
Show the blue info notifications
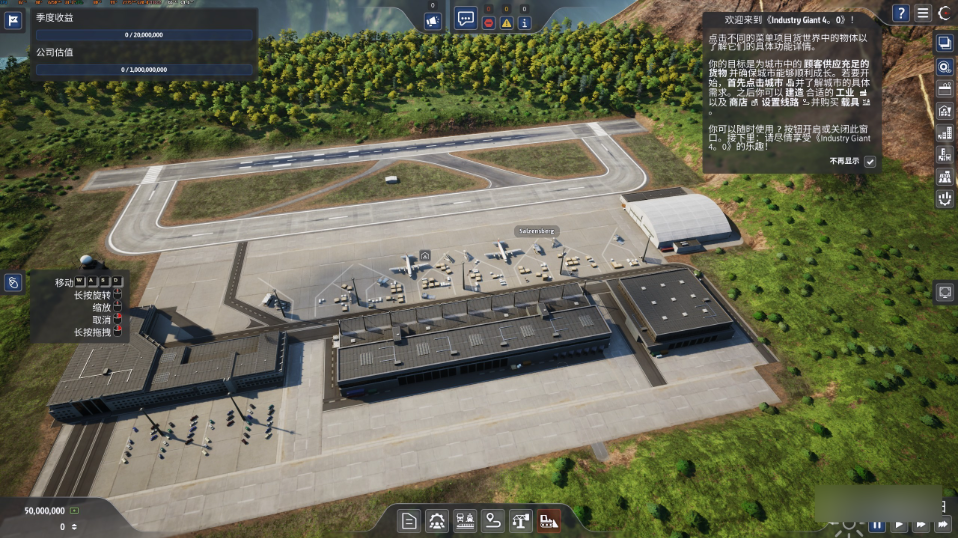[x=524, y=22]
